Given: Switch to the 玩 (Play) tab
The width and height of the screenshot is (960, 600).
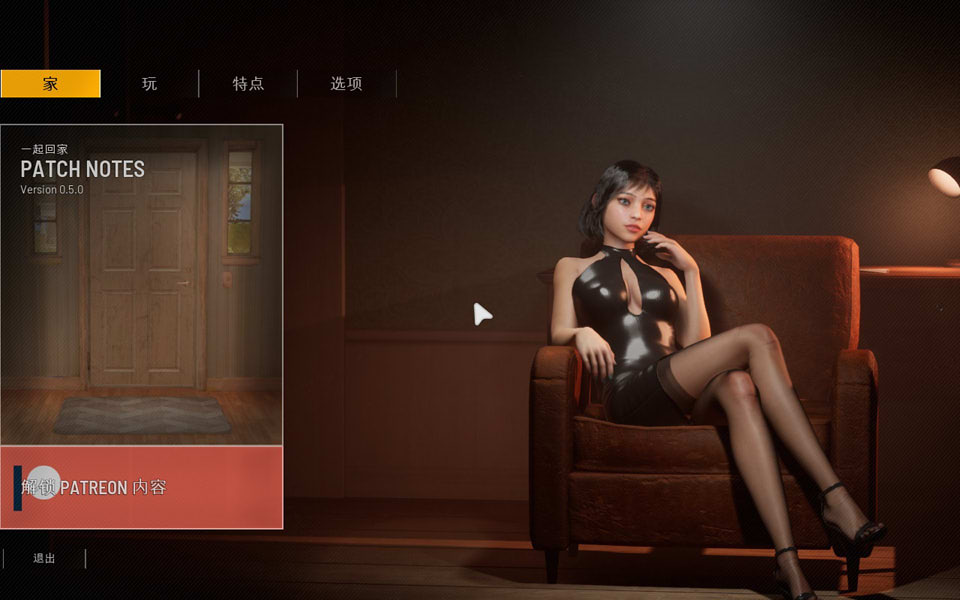Looking at the screenshot, I should coord(149,84).
